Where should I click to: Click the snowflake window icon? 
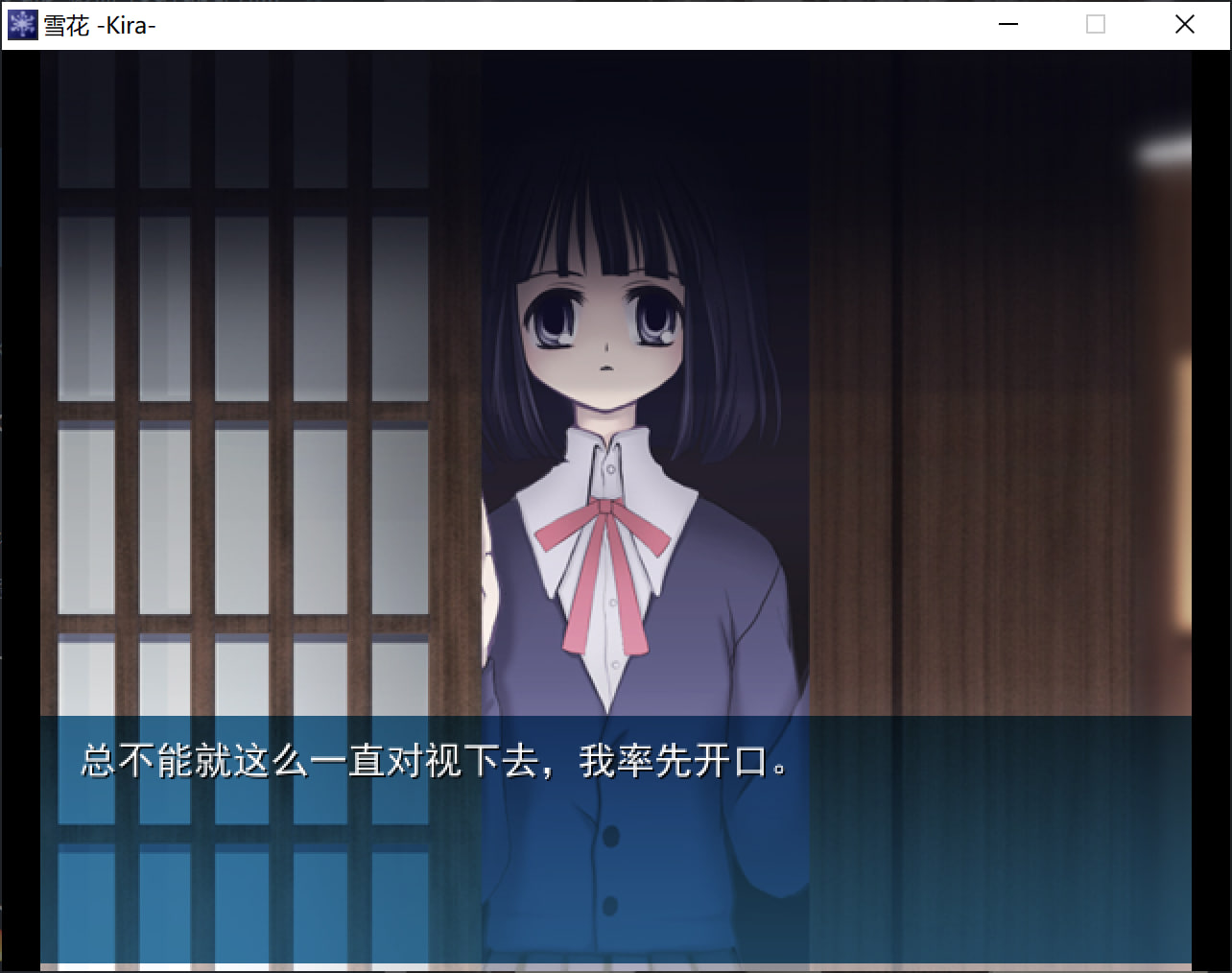point(21,25)
